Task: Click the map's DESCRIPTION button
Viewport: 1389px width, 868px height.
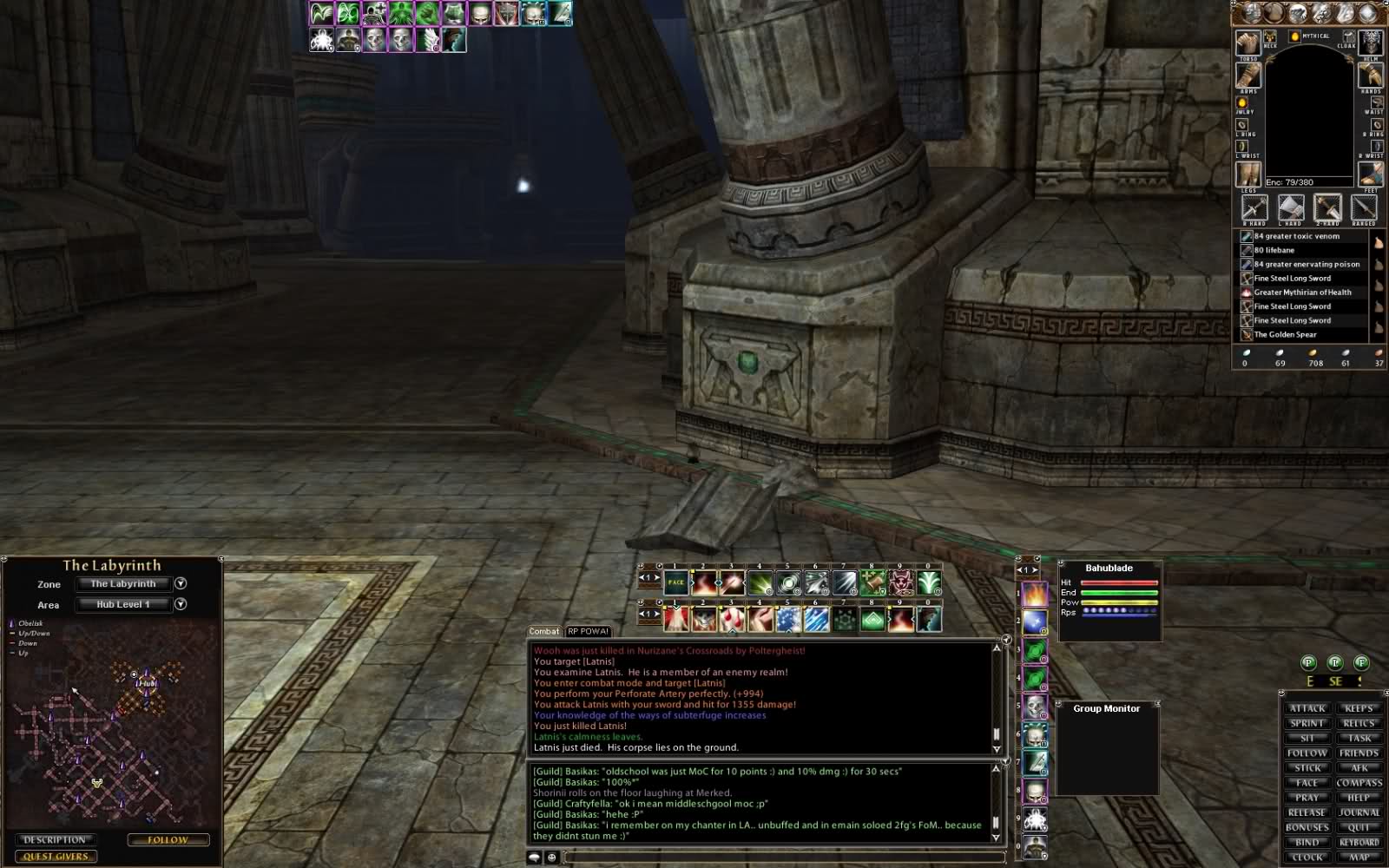Action: [54, 840]
